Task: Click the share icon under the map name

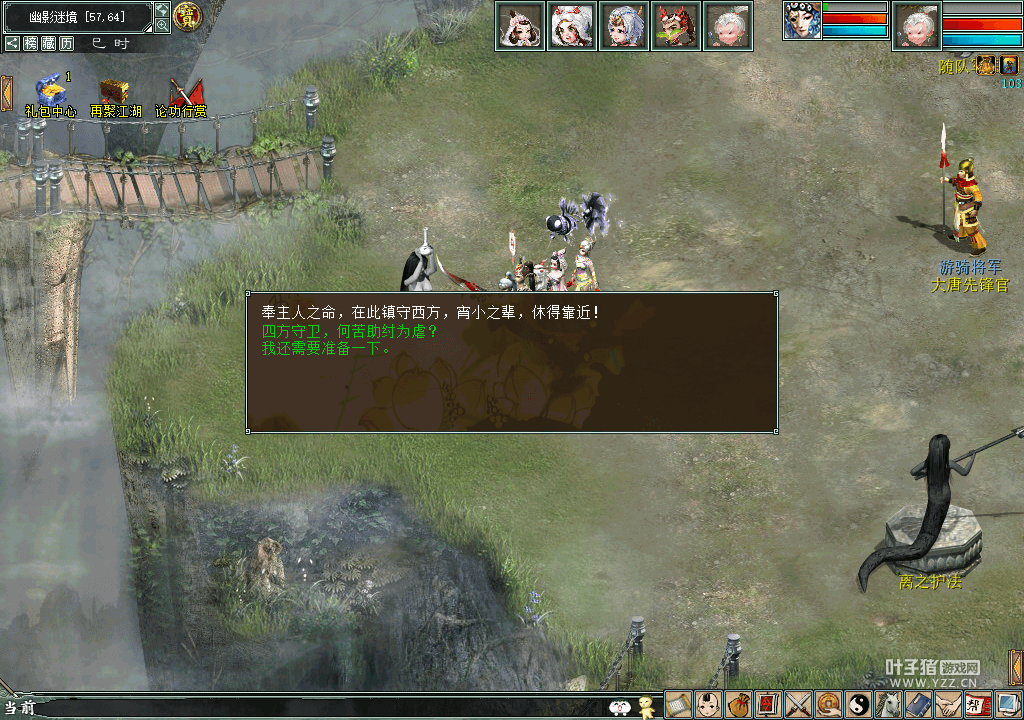Action: coord(12,43)
